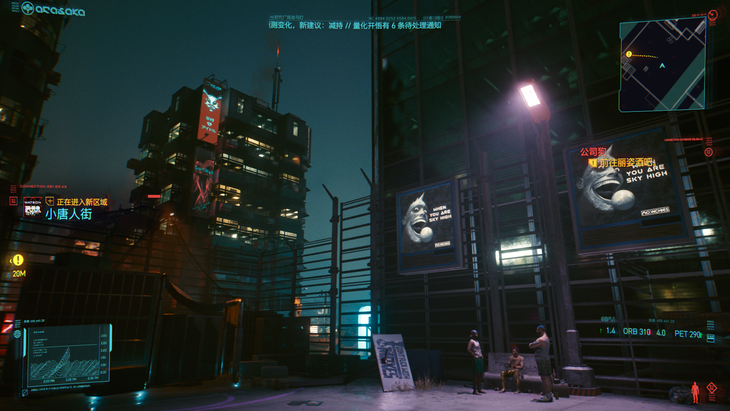This screenshot has height=411, width=730.
Task: Click the yellow quest marker on the minimap
Action: [629, 55]
